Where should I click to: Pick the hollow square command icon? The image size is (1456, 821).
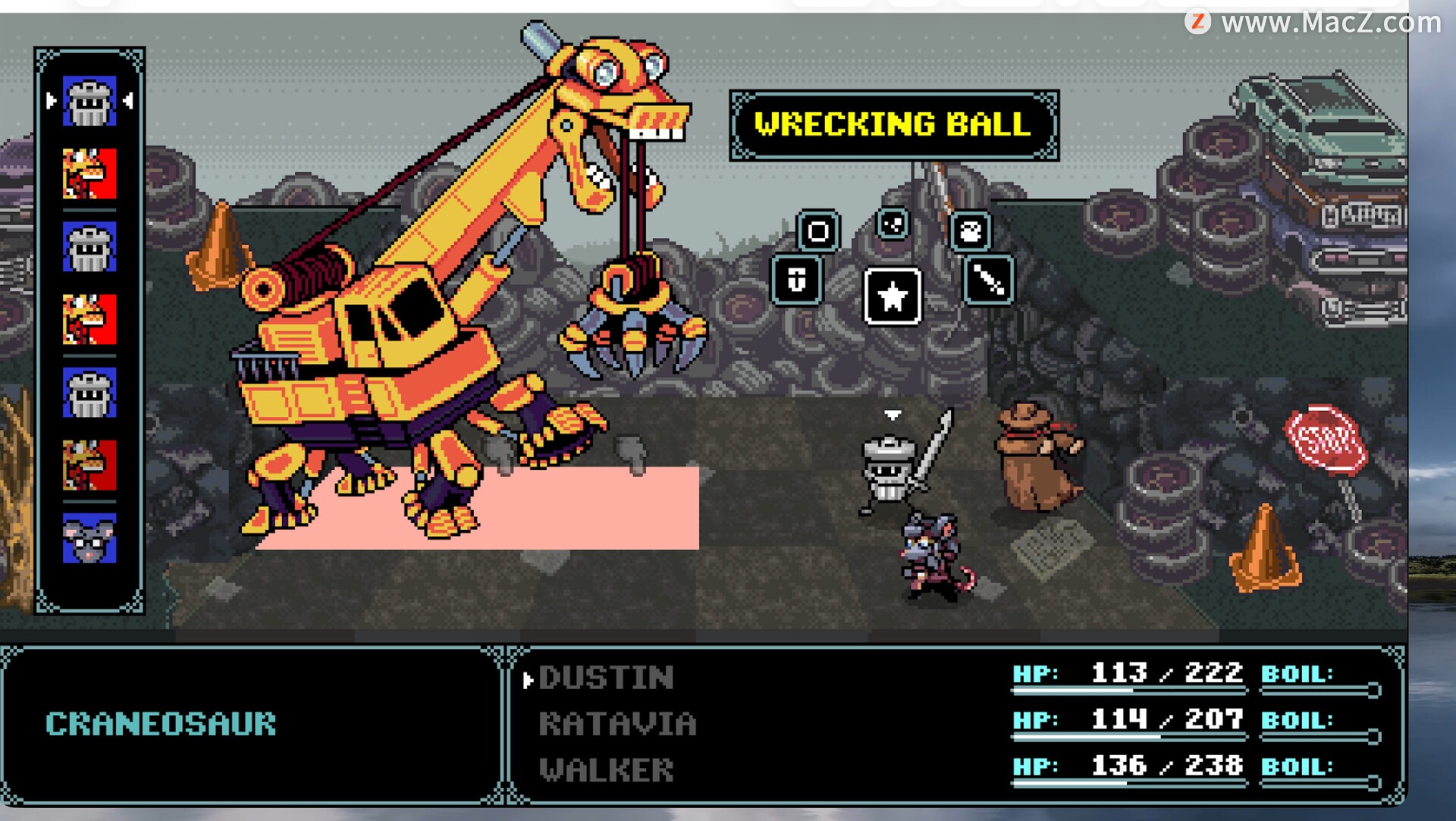(817, 230)
